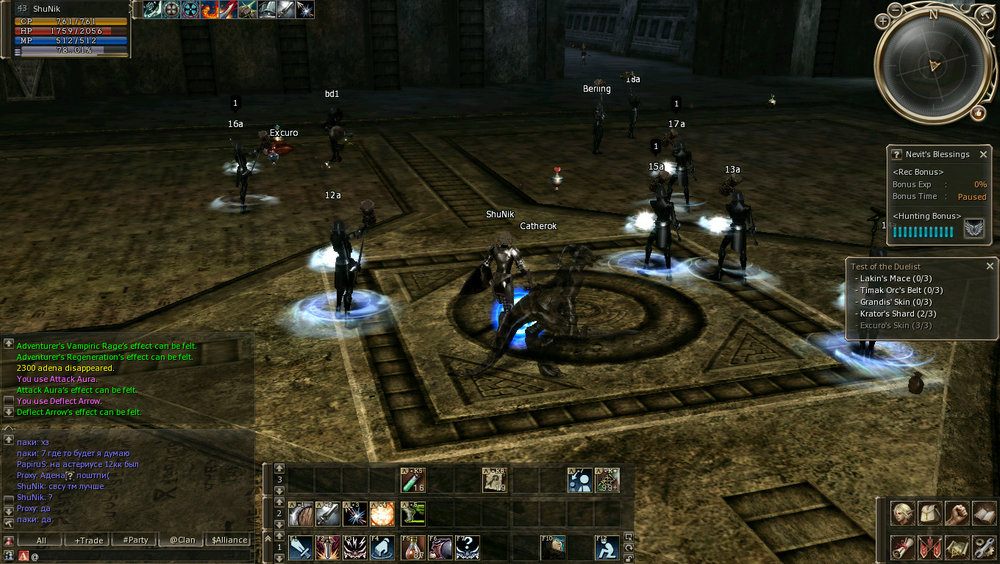Activate the fiery explosion skill
Viewport: 1000px width, 564px height.
(x=383, y=514)
